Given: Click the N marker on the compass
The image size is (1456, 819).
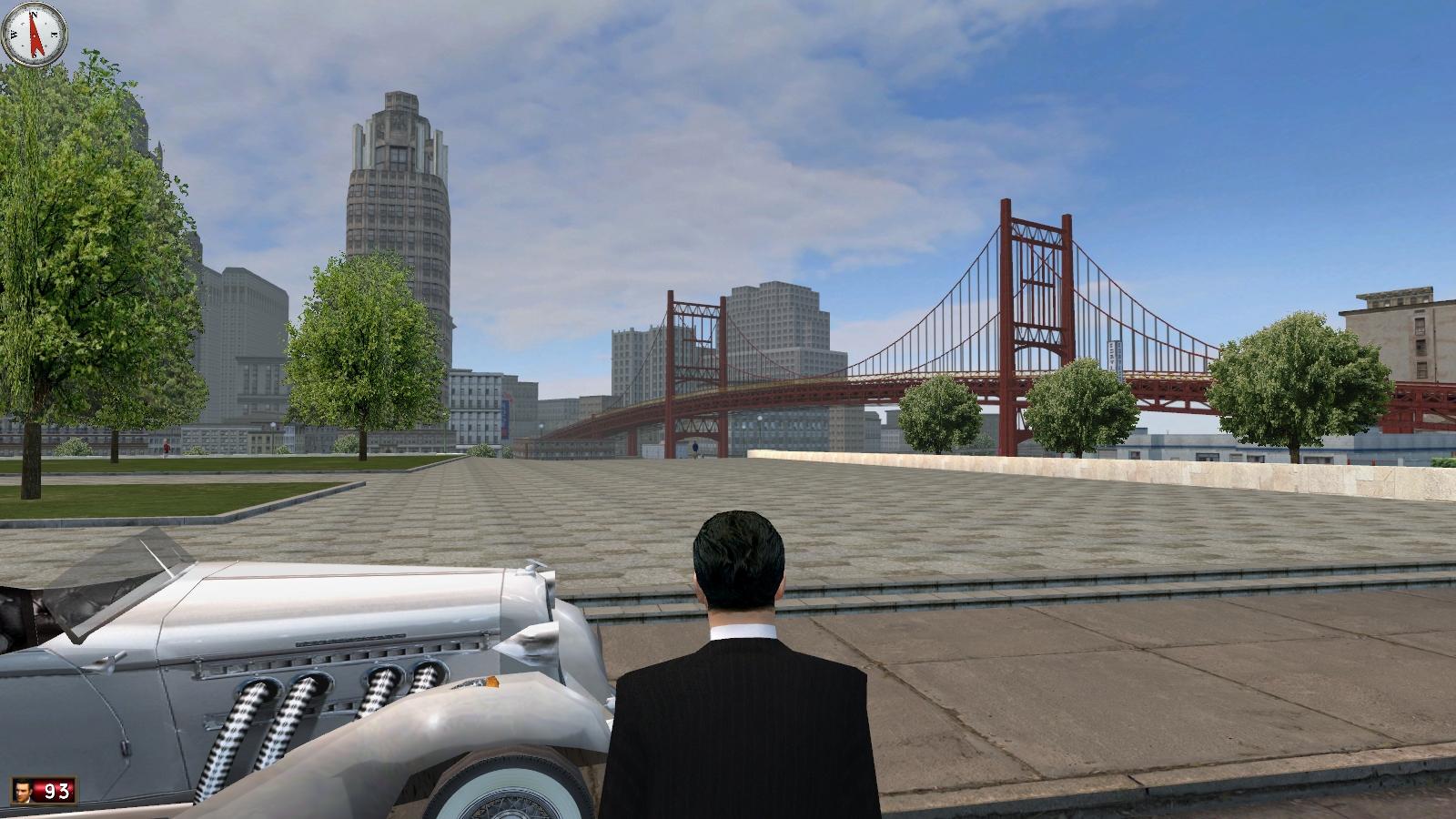Looking at the screenshot, I should tap(34, 15).
